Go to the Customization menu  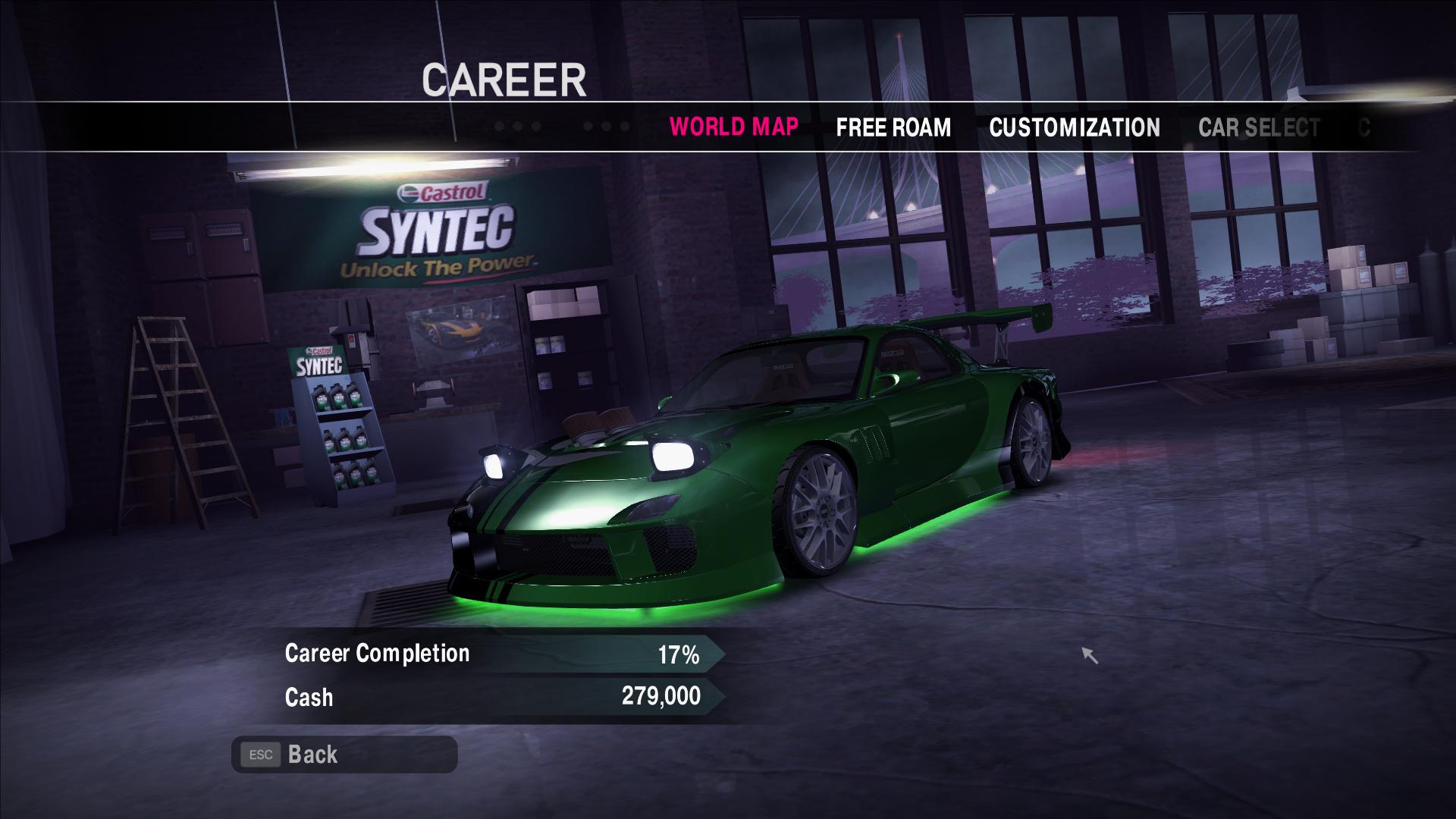coord(1074,127)
